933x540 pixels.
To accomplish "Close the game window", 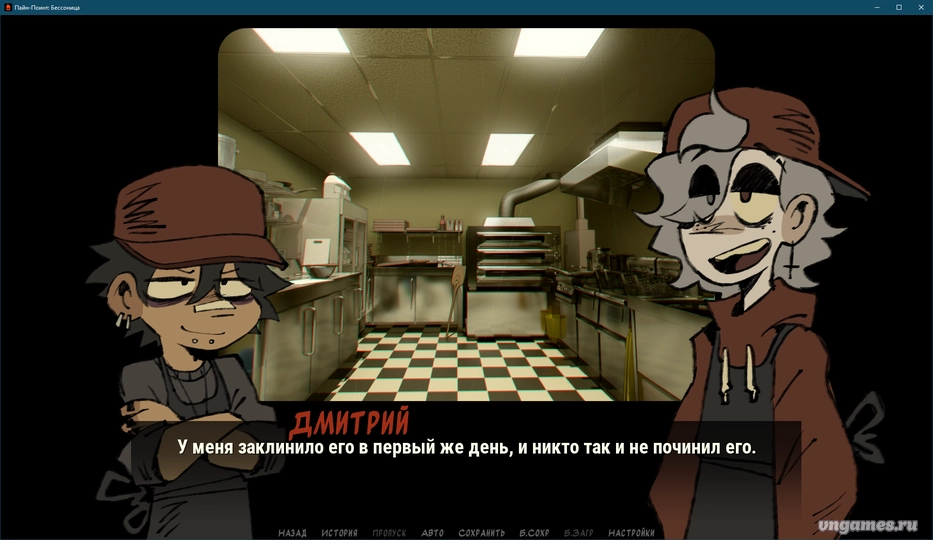I will click(x=921, y=7).
